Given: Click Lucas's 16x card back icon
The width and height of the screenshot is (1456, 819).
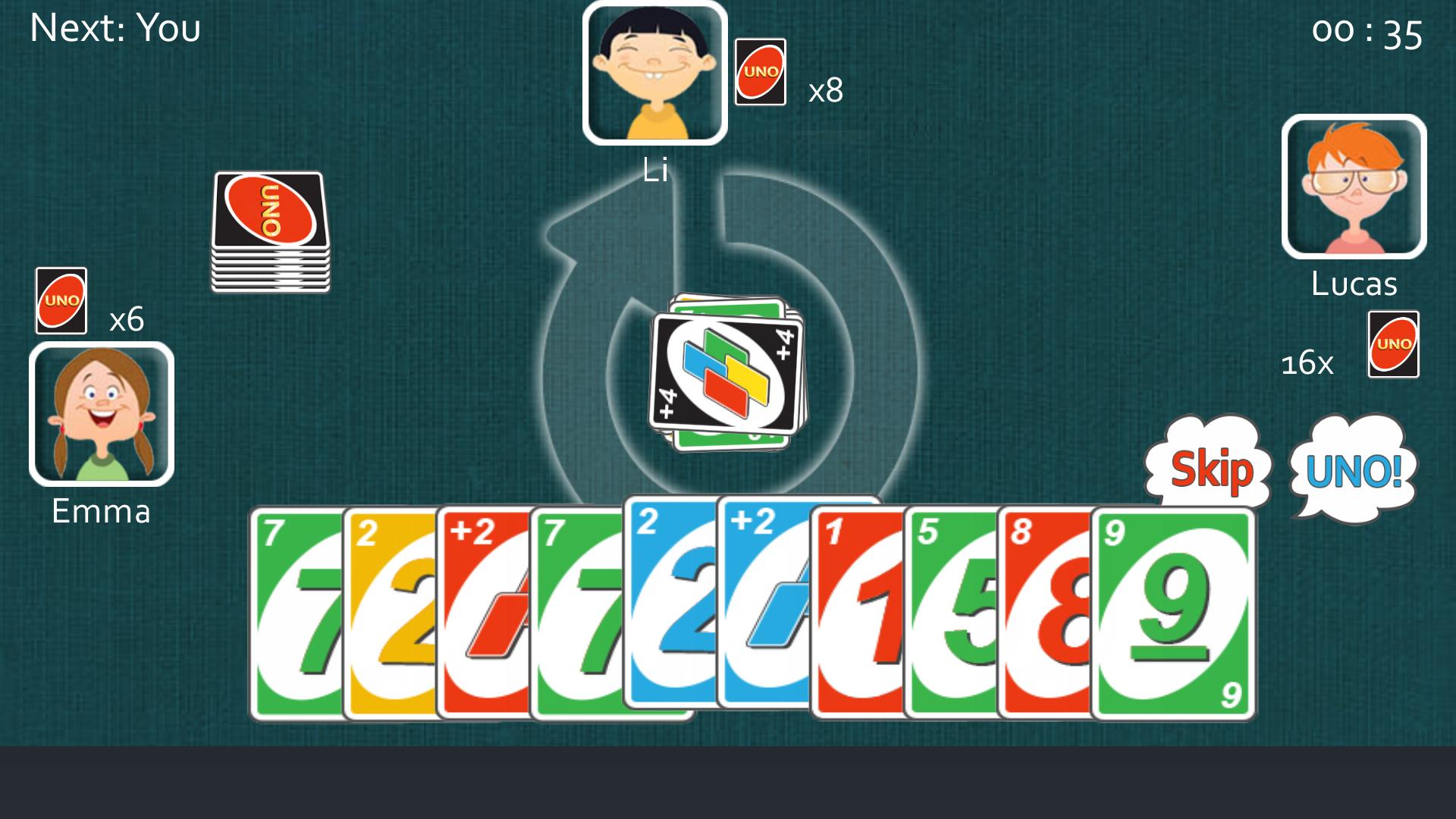Looking at the screenshot, I should click(1394, 344).
